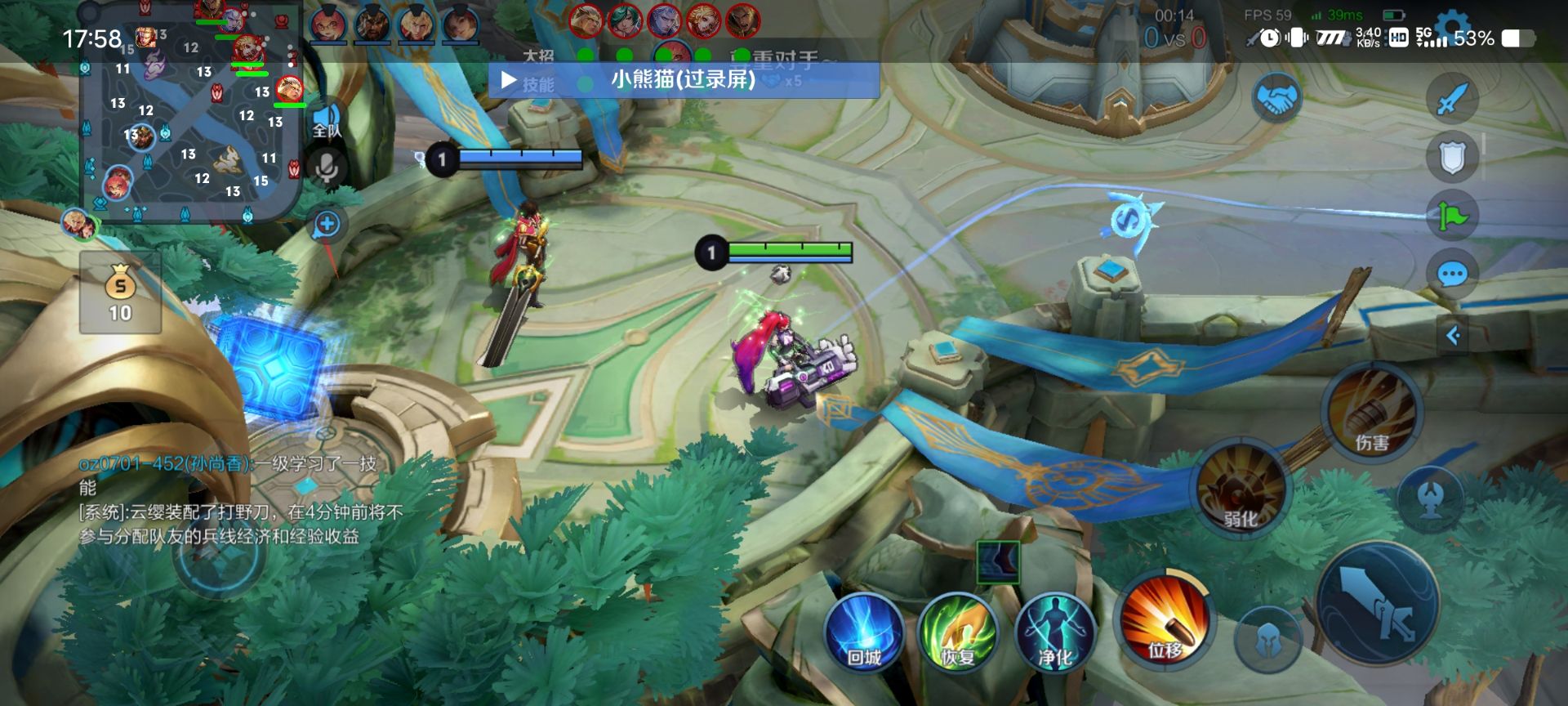This screenshot has width=1568, height=706.
Task: Send the green flag gather signal
Action: 1452,216
